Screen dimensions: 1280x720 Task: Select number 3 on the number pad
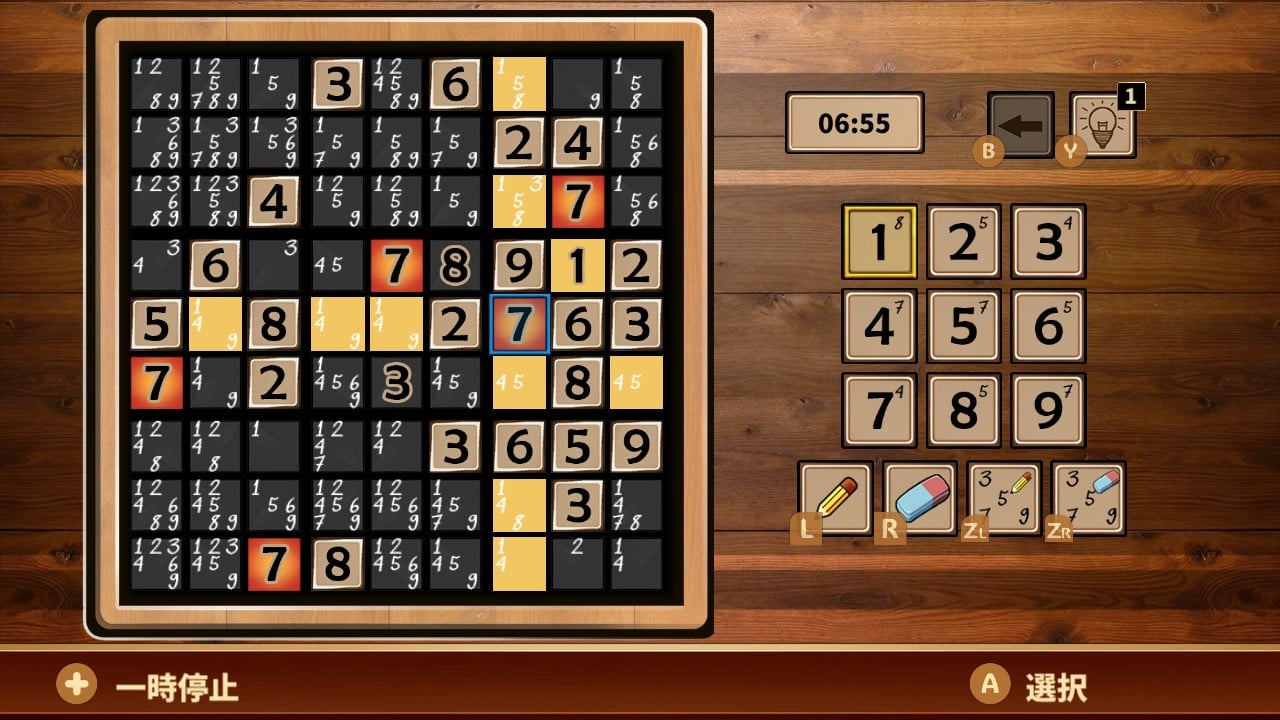tap(1046, 243)
